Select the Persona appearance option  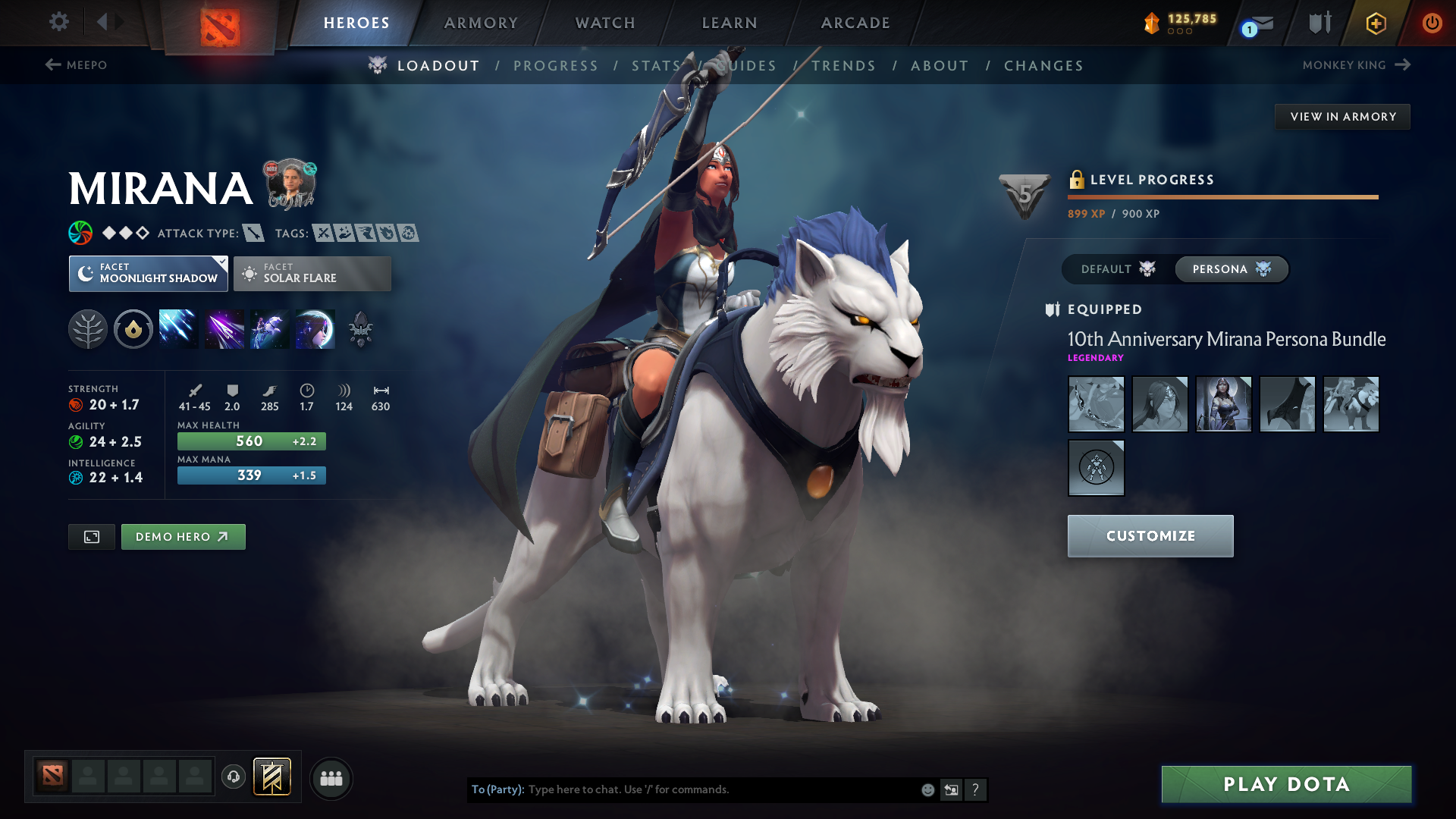point(1230,269)
